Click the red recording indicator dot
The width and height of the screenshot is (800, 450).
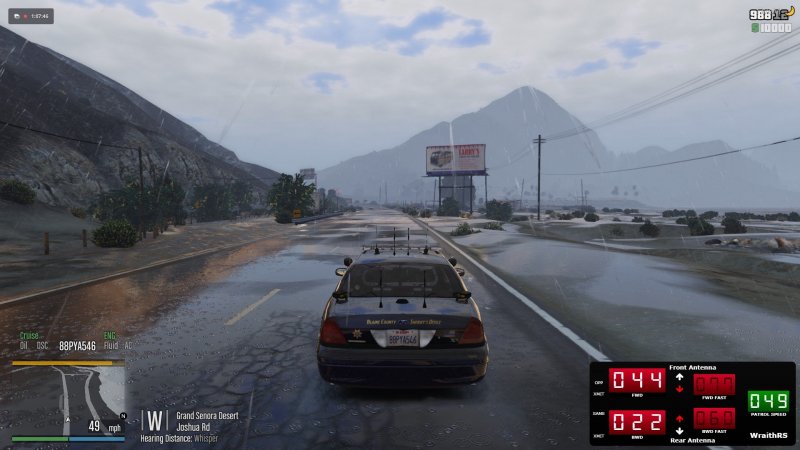pos(26,17)
